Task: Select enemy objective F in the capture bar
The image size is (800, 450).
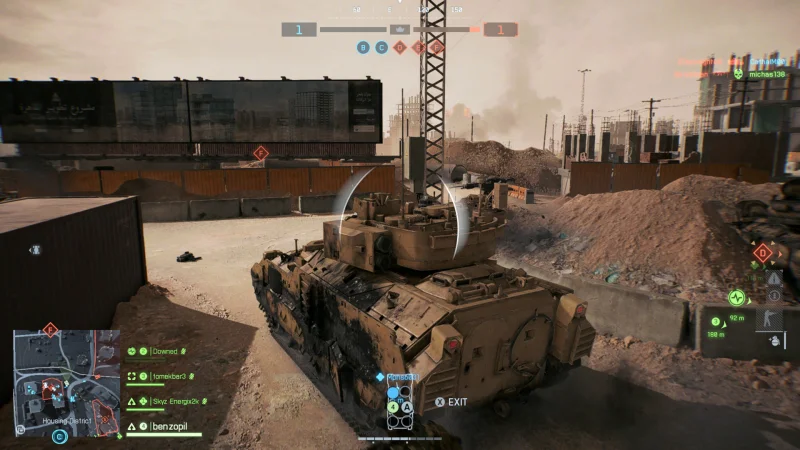Action: (x=436, y=47)
